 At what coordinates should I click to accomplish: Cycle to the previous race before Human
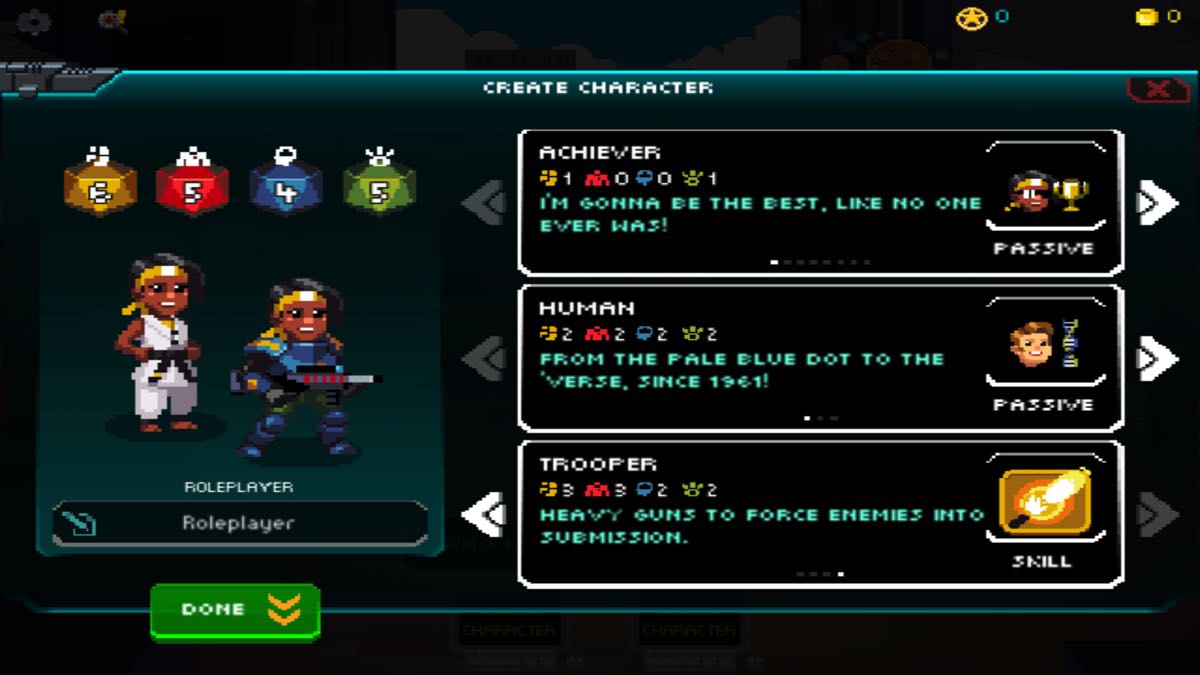[486, 359]
